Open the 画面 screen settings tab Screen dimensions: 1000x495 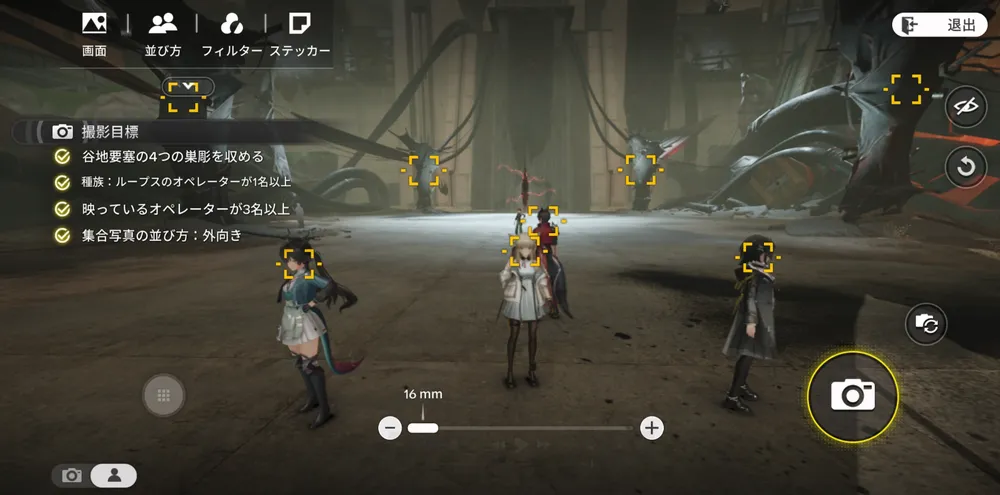click(94, 32)
